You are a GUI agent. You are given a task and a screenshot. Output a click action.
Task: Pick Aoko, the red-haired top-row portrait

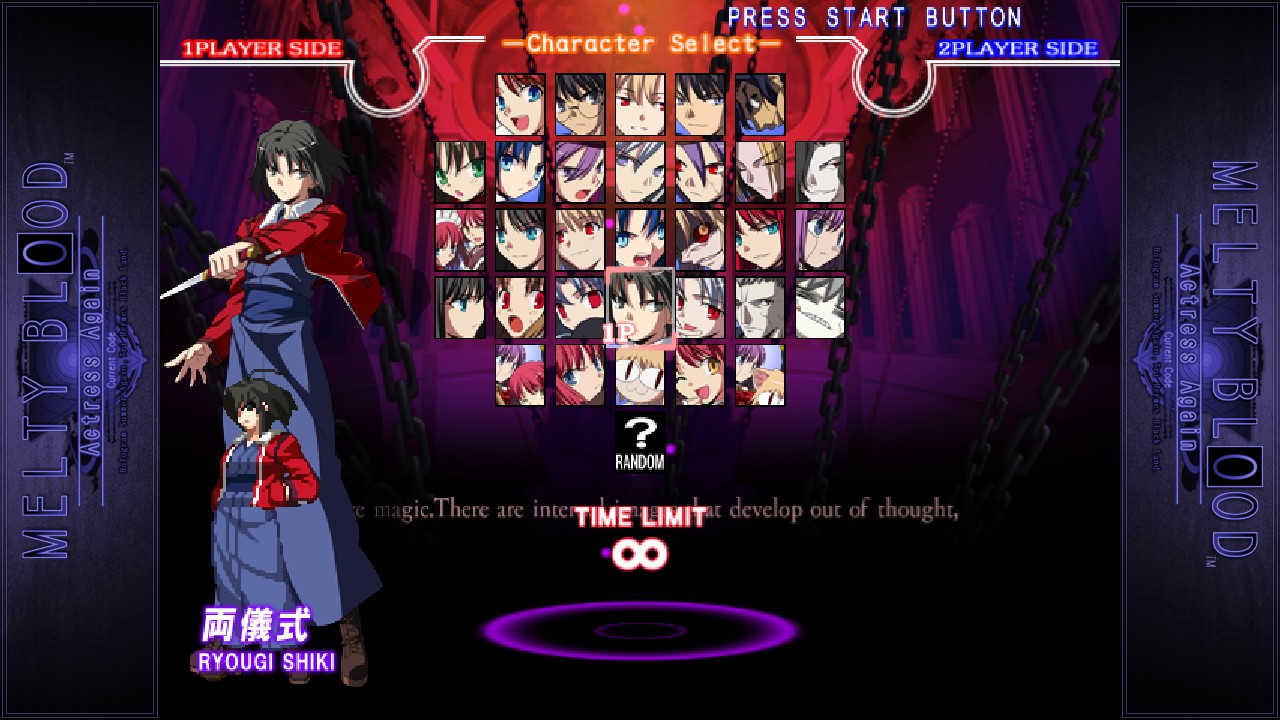coord(520,105)
